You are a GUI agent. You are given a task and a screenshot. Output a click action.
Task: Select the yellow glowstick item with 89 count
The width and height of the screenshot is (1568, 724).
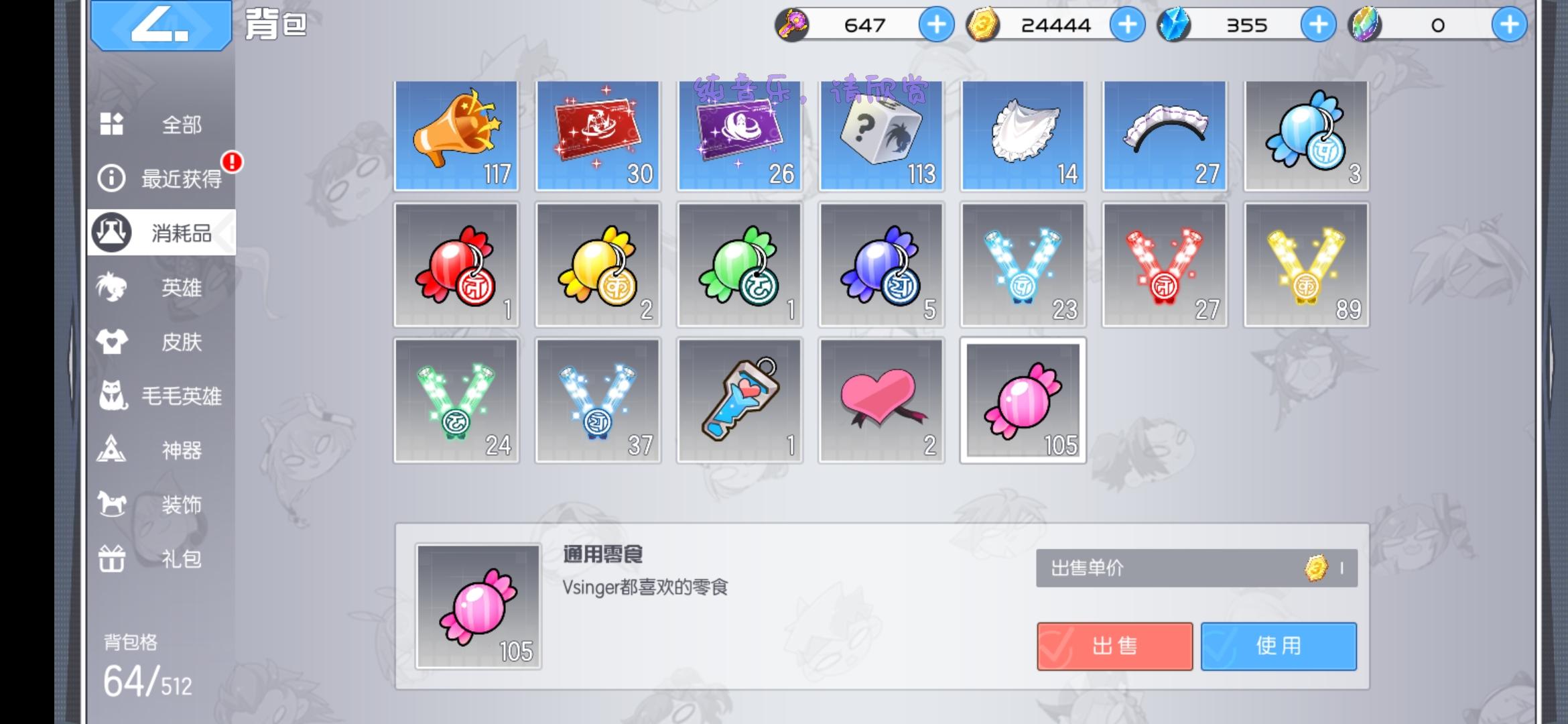coord(1305,265)
